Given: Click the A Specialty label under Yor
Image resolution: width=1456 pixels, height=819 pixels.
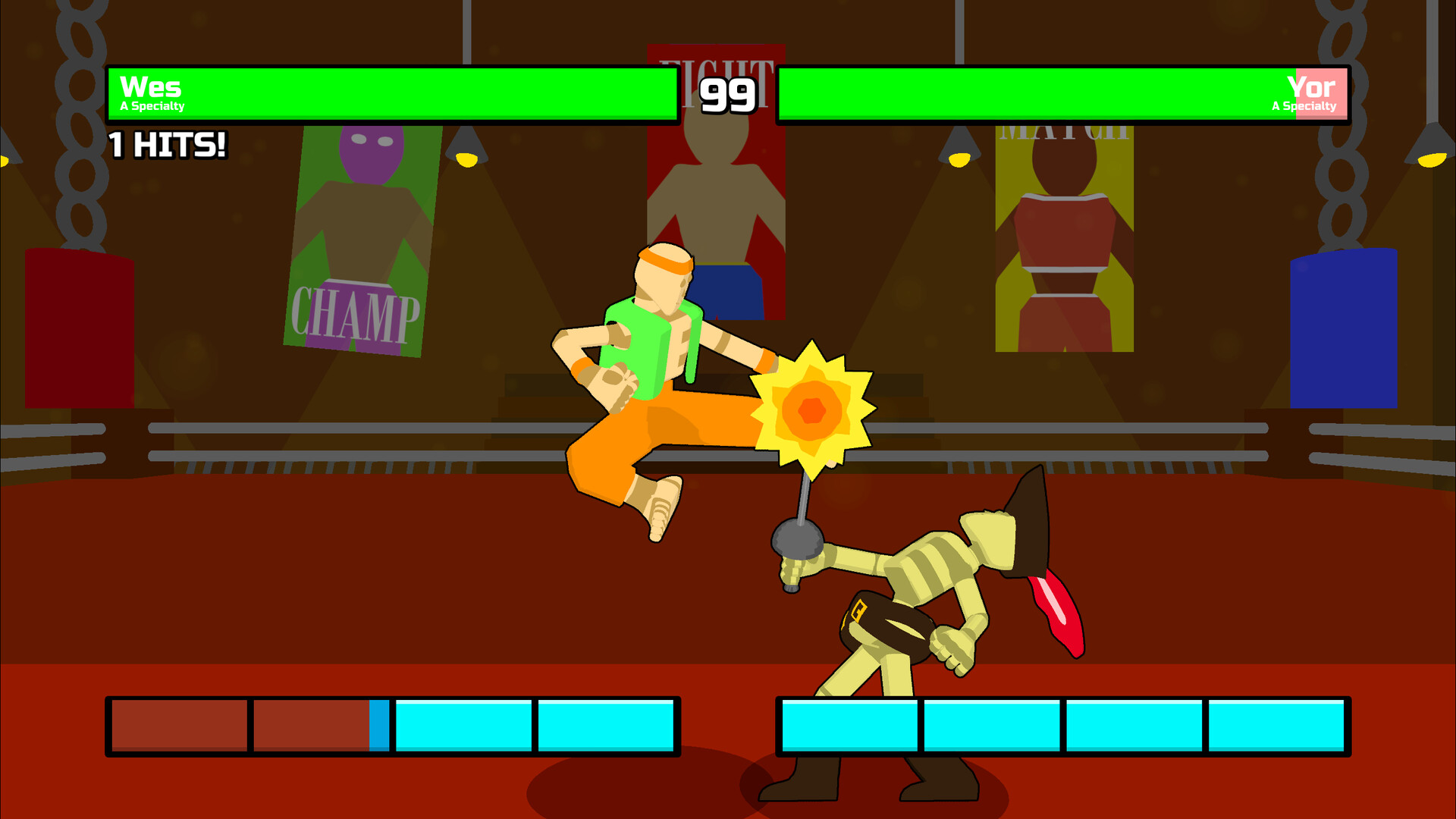Looking at the screenshot, I should click(x=1304, y=107).
